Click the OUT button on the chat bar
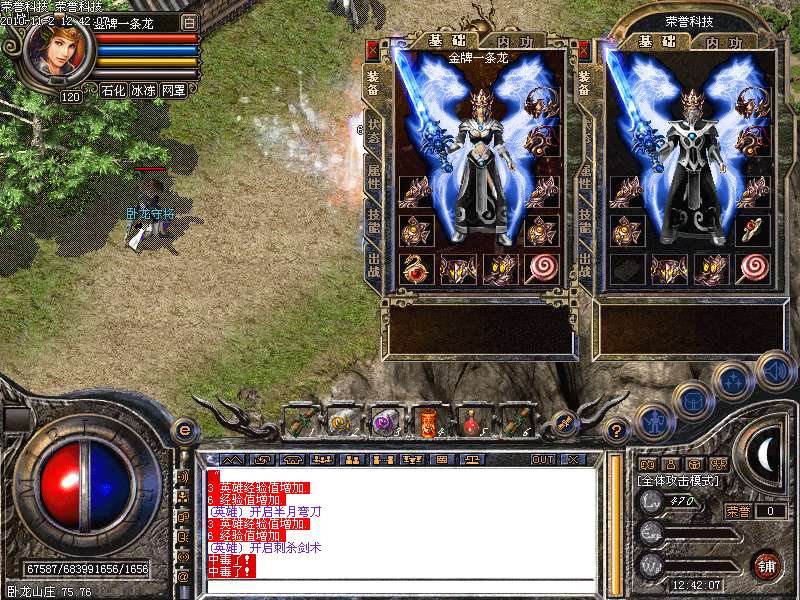The height and width of the screenshot is (600, 800). [x=542, y=460]
